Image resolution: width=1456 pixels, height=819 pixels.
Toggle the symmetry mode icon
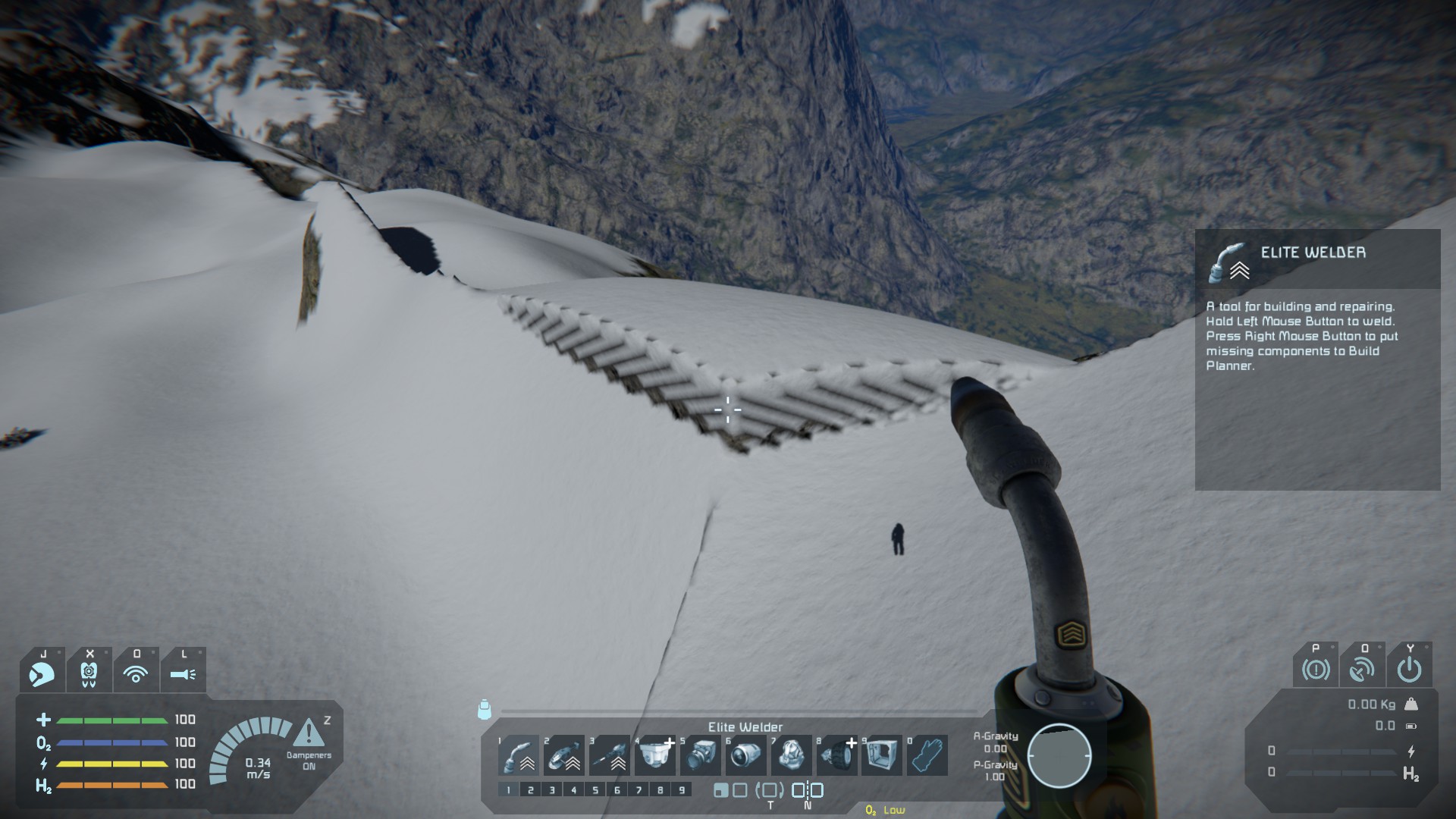[807, 790]
